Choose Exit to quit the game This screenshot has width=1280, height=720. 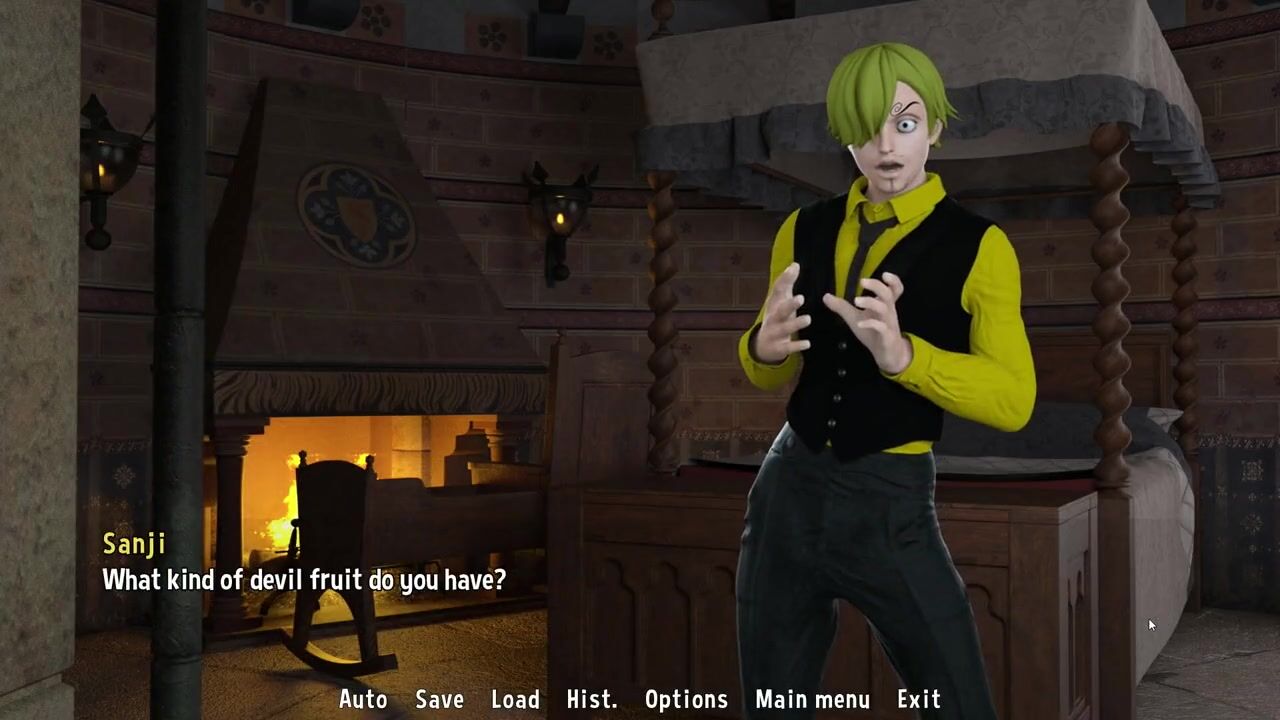pos(918,700)
